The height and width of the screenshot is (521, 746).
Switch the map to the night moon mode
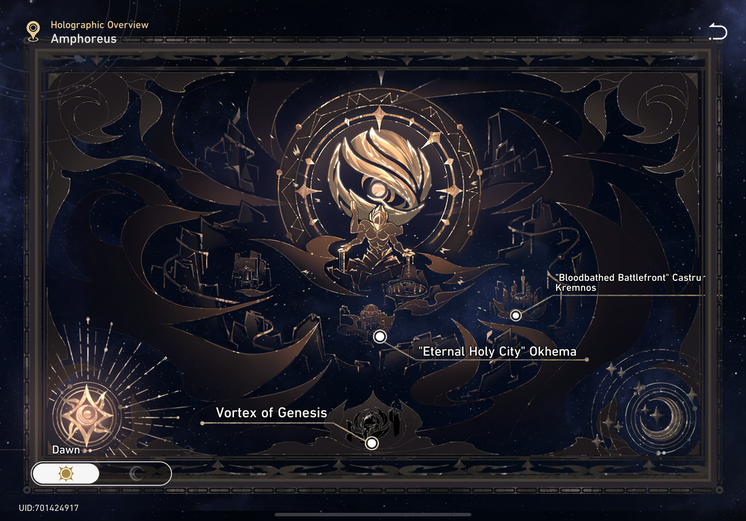click(x=135, y=473)
